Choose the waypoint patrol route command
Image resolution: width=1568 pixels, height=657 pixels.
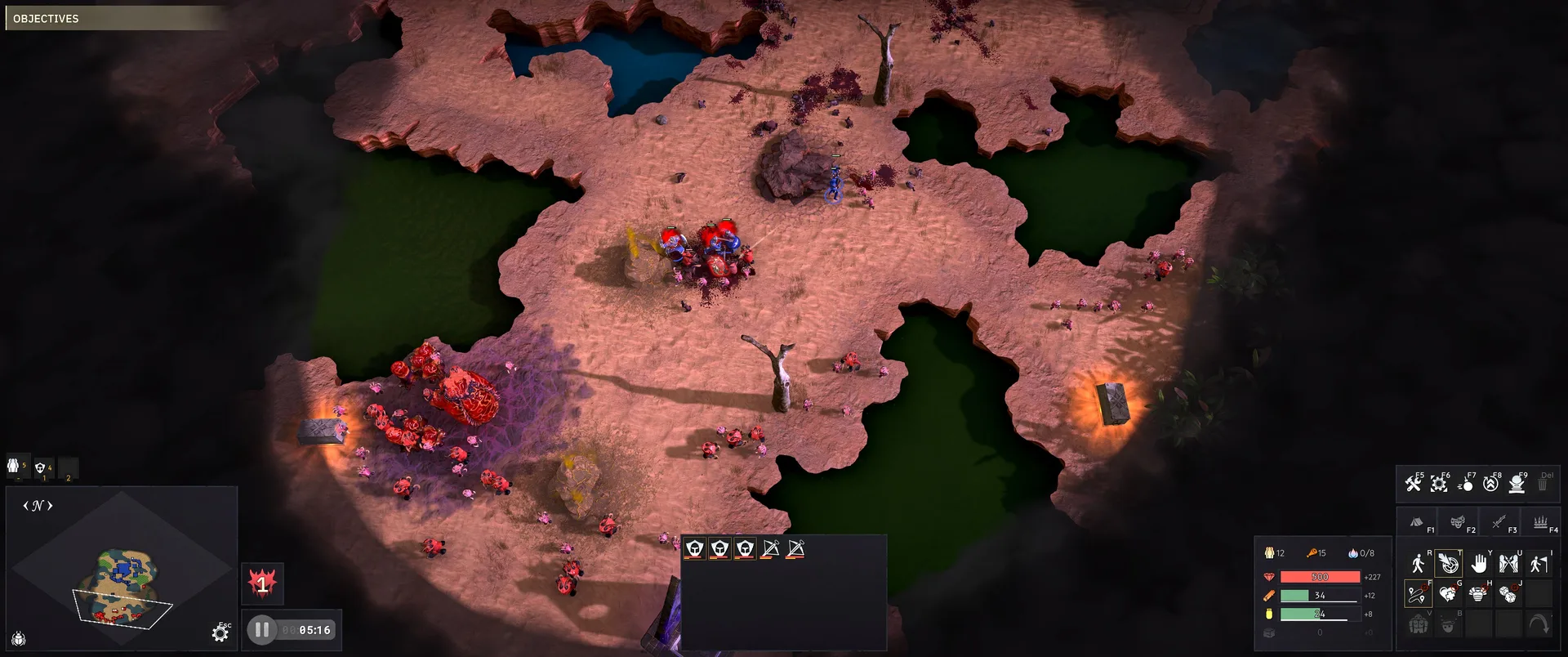1418,594
